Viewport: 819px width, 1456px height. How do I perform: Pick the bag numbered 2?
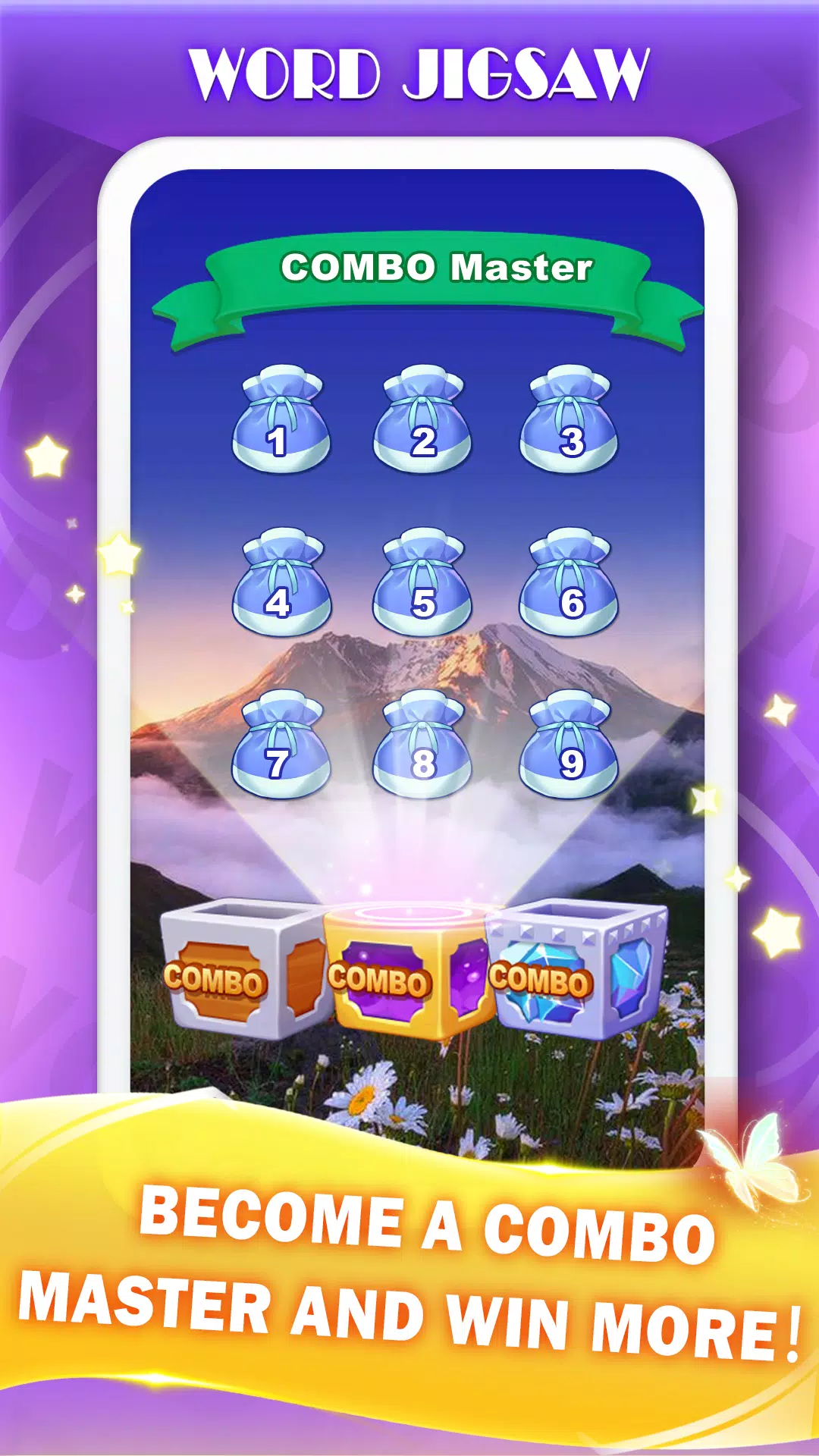click(x=422, y=421)
